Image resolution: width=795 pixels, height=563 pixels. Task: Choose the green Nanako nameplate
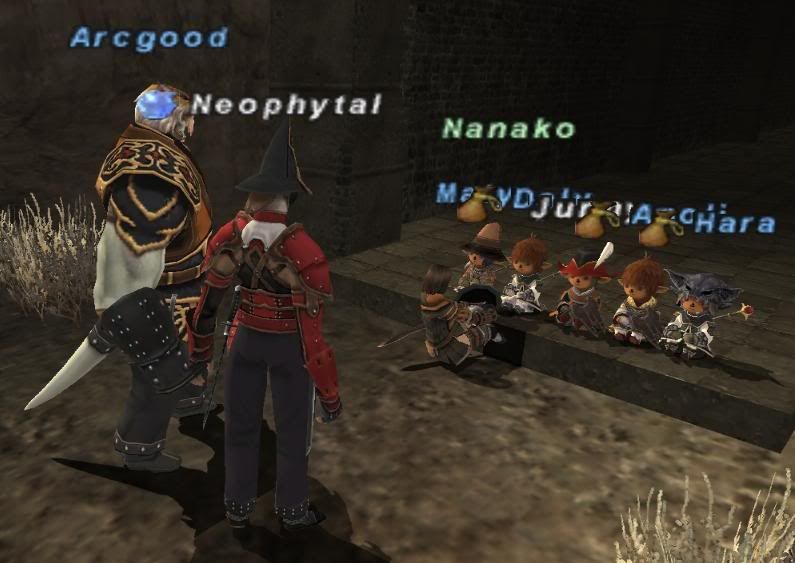[x=508, y=128]
